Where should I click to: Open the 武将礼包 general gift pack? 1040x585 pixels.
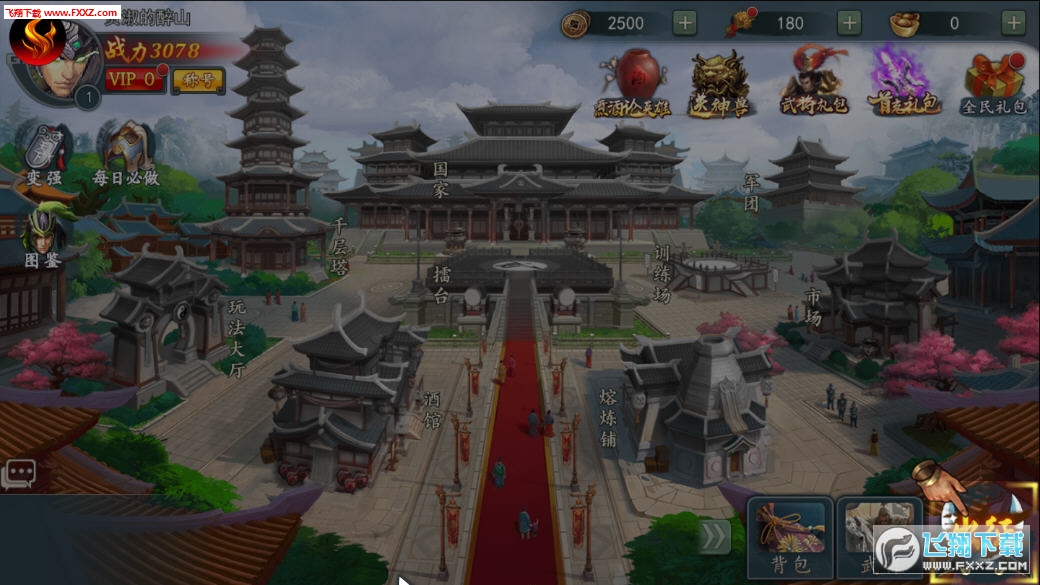(x=812, y=80)
